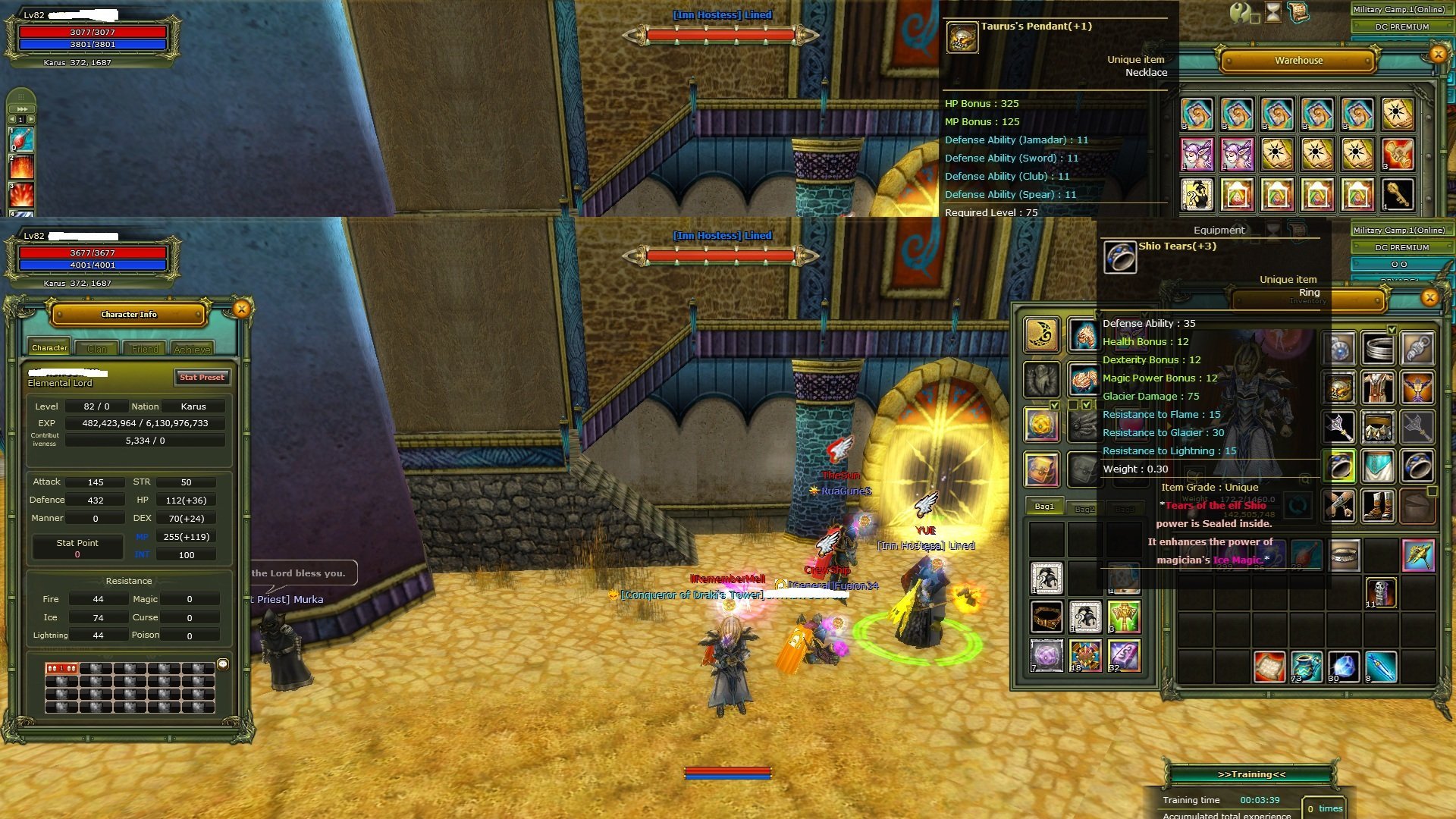The height and width of the screenshot is (819, 1456).
Task: Select the red hand-holding-scroll warehouse item
Action: [x=1397, y=155]
